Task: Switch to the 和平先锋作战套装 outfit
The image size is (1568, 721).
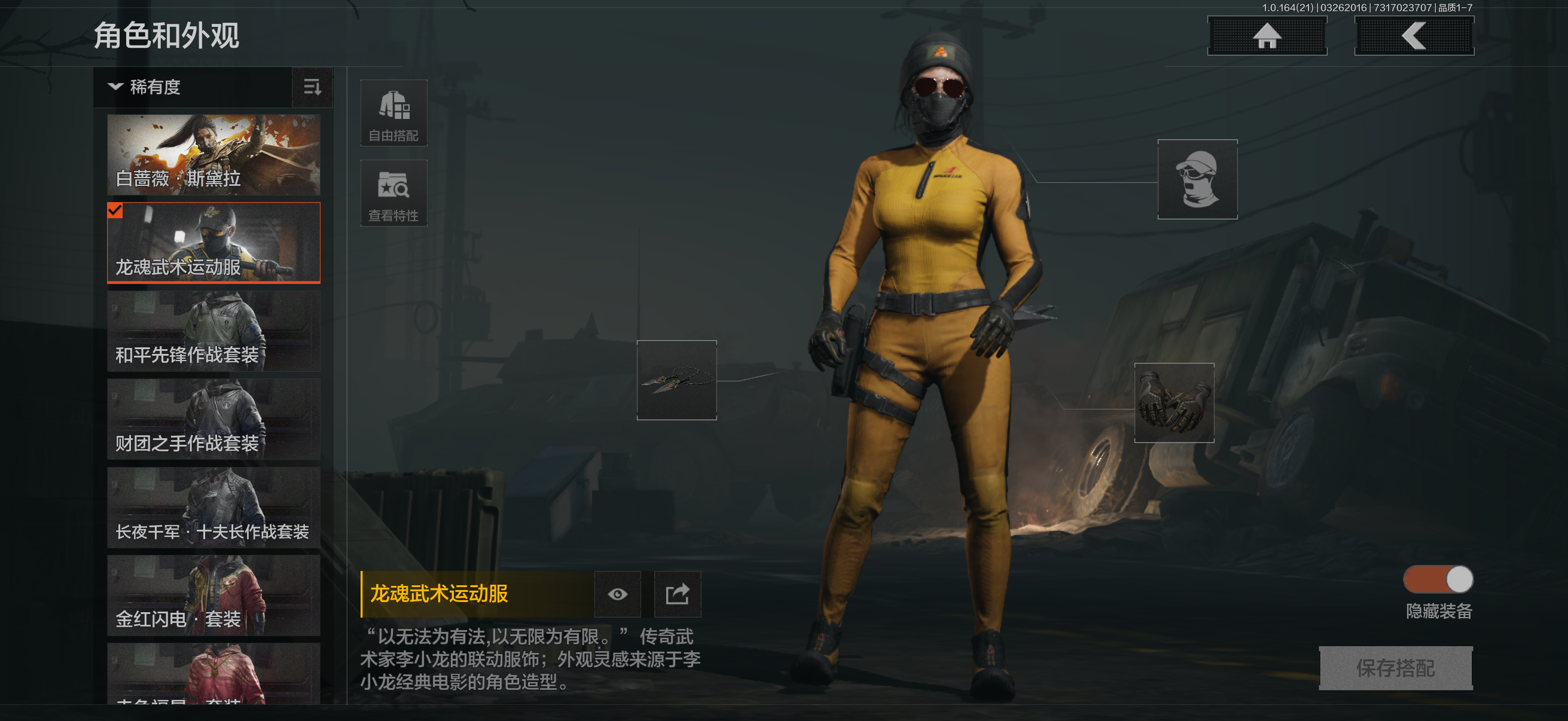Action: click(x=213, y=331)
